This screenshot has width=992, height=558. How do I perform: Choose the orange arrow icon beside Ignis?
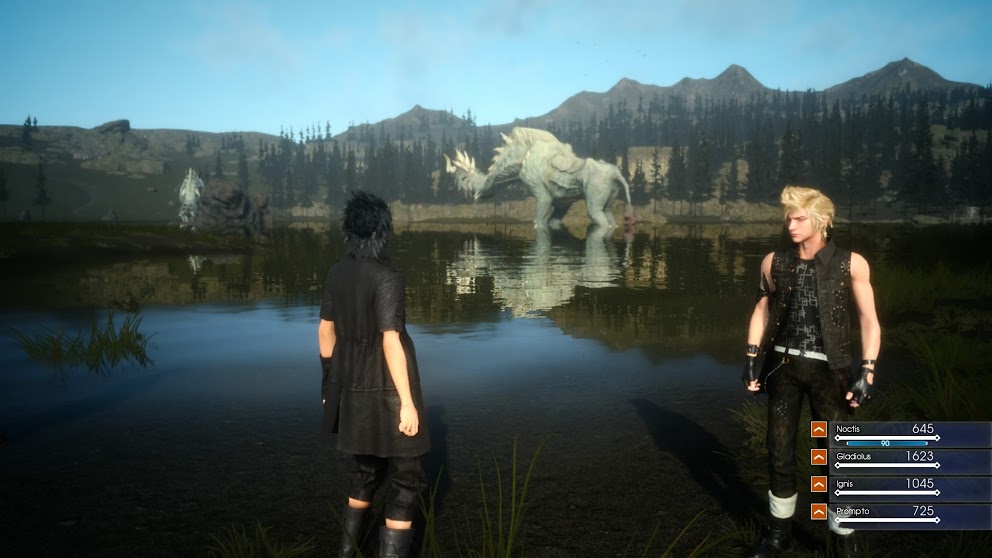click(x=818, y=484)
